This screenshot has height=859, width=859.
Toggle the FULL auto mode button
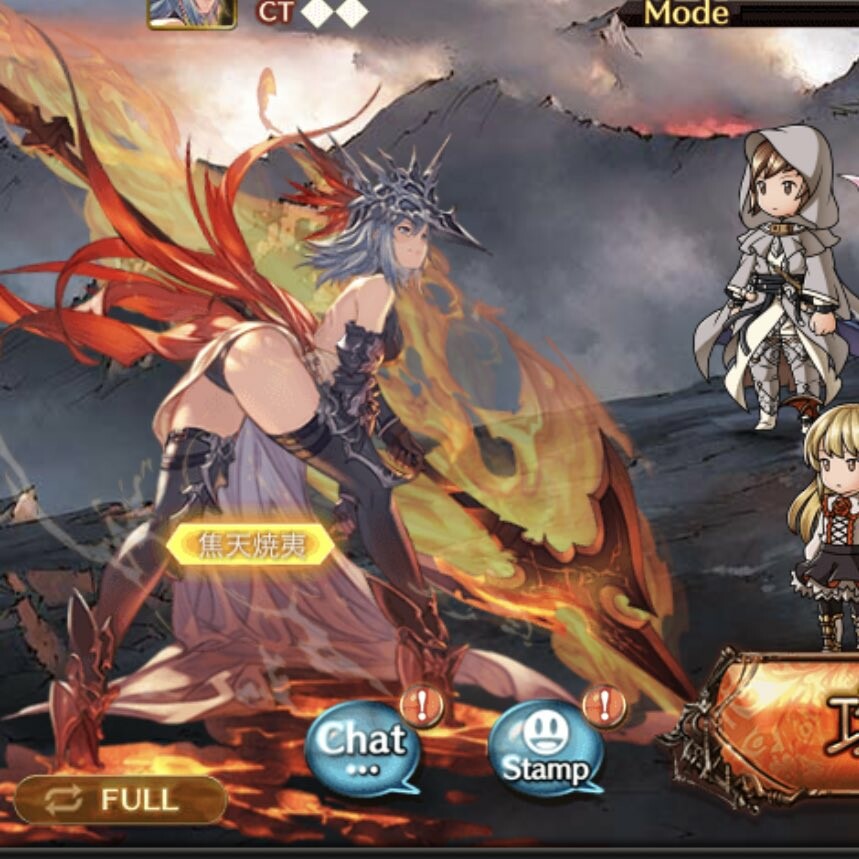(120, 800)
